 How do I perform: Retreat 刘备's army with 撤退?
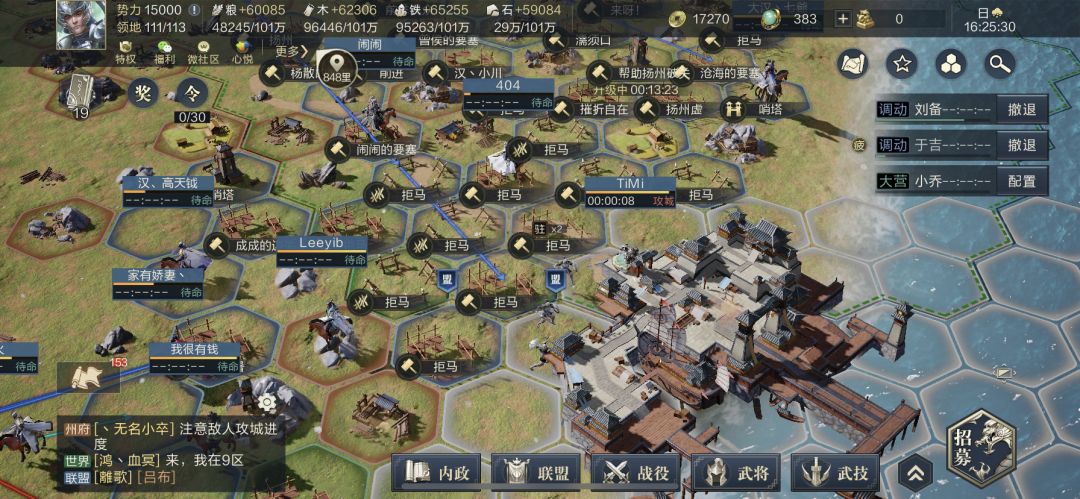click(x=1020, y=109)
